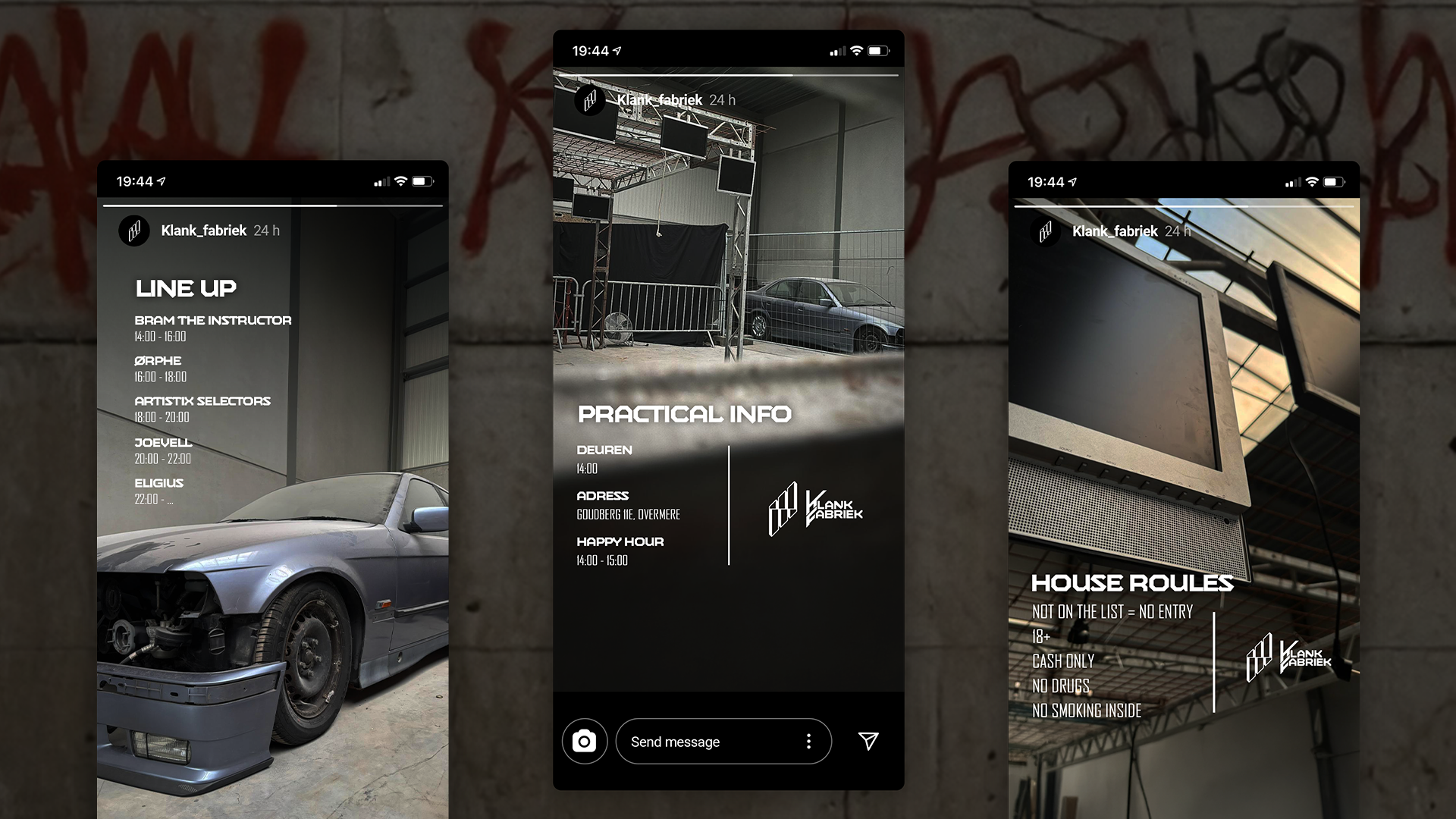Open the Klank_fabriek avatar on the Line Up story
This screenshot has height=819, width=1456.
134,231
